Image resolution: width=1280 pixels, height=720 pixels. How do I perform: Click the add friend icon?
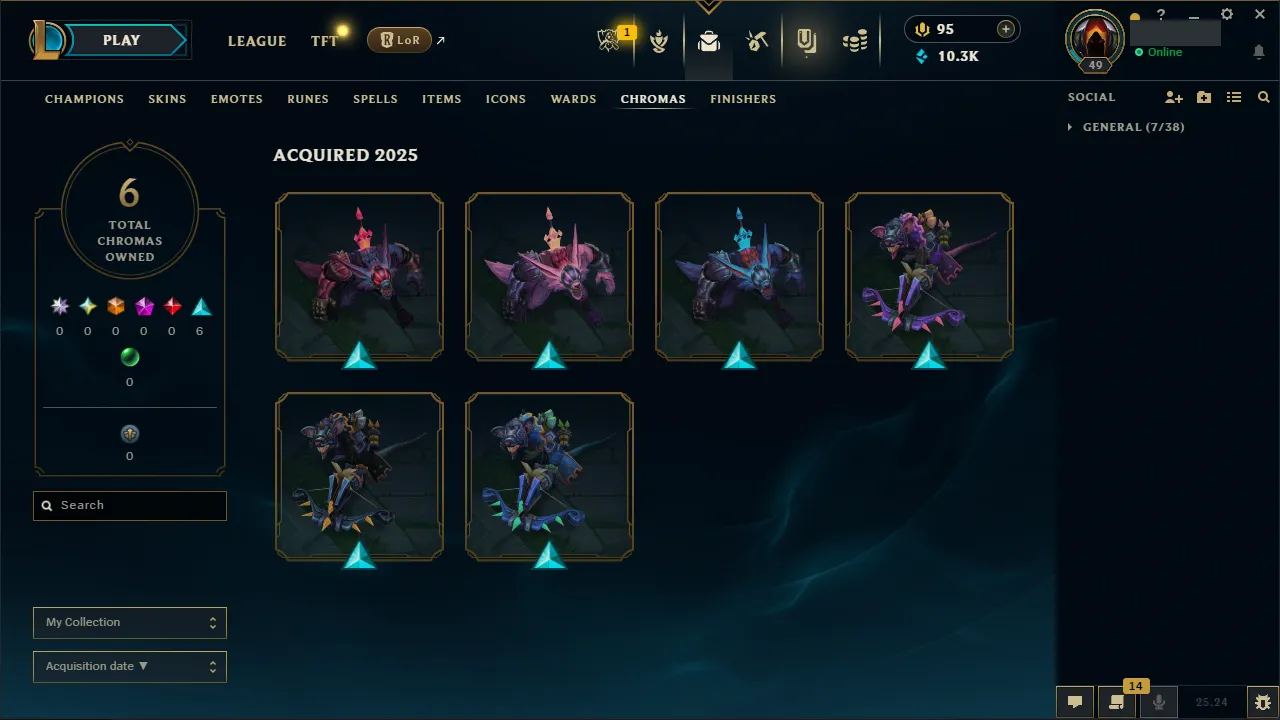coord(1173,97)
